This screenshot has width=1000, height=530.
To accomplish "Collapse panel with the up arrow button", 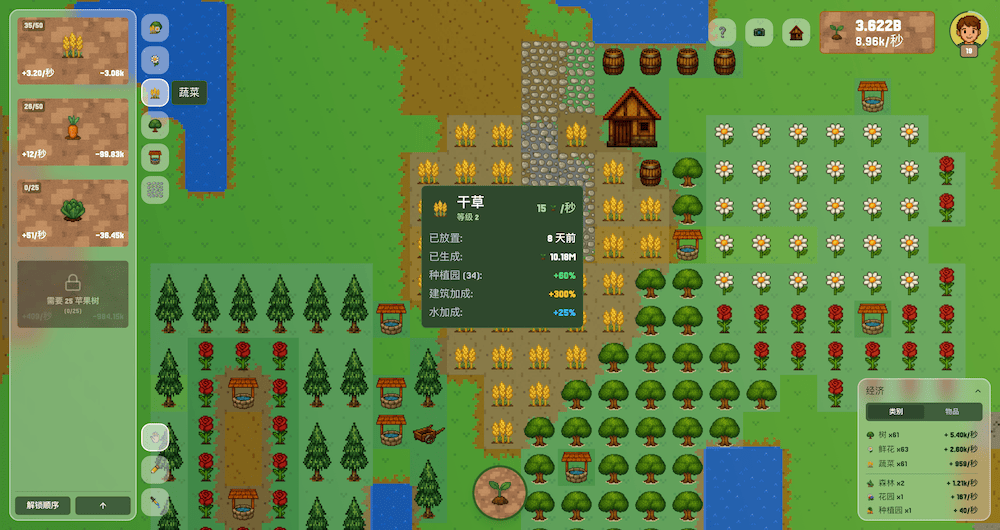I will [x=103, y=505].
